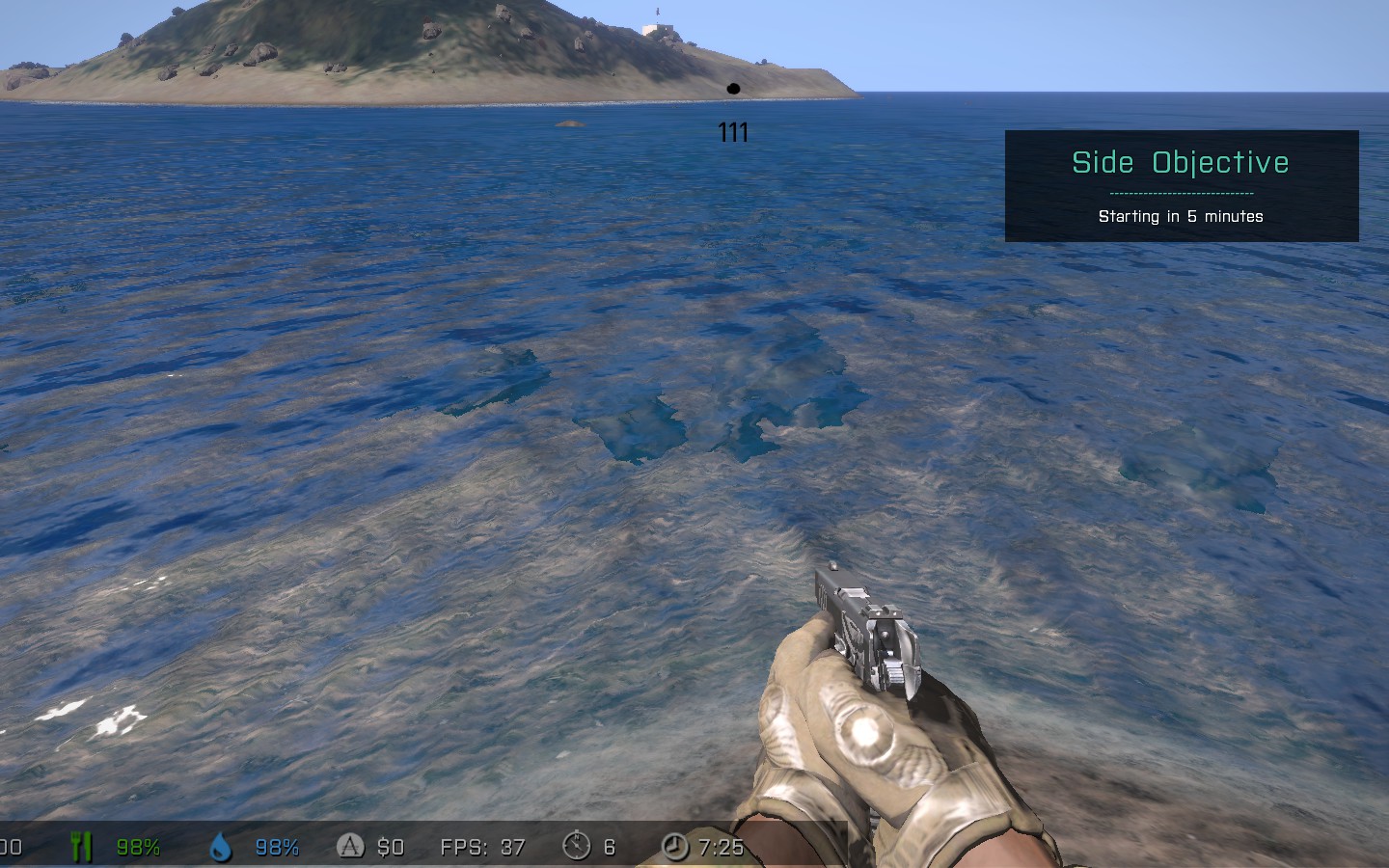Click the blue water drop thirst icon

[x=221, y=847]
